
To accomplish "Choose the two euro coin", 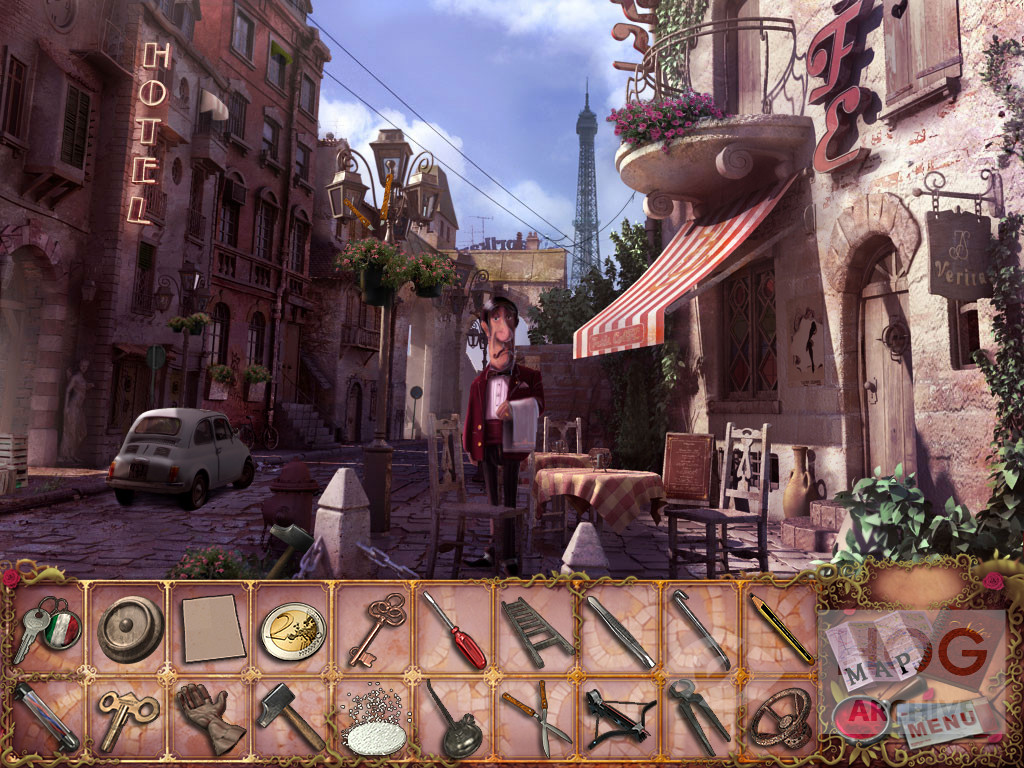I will 293,631.
